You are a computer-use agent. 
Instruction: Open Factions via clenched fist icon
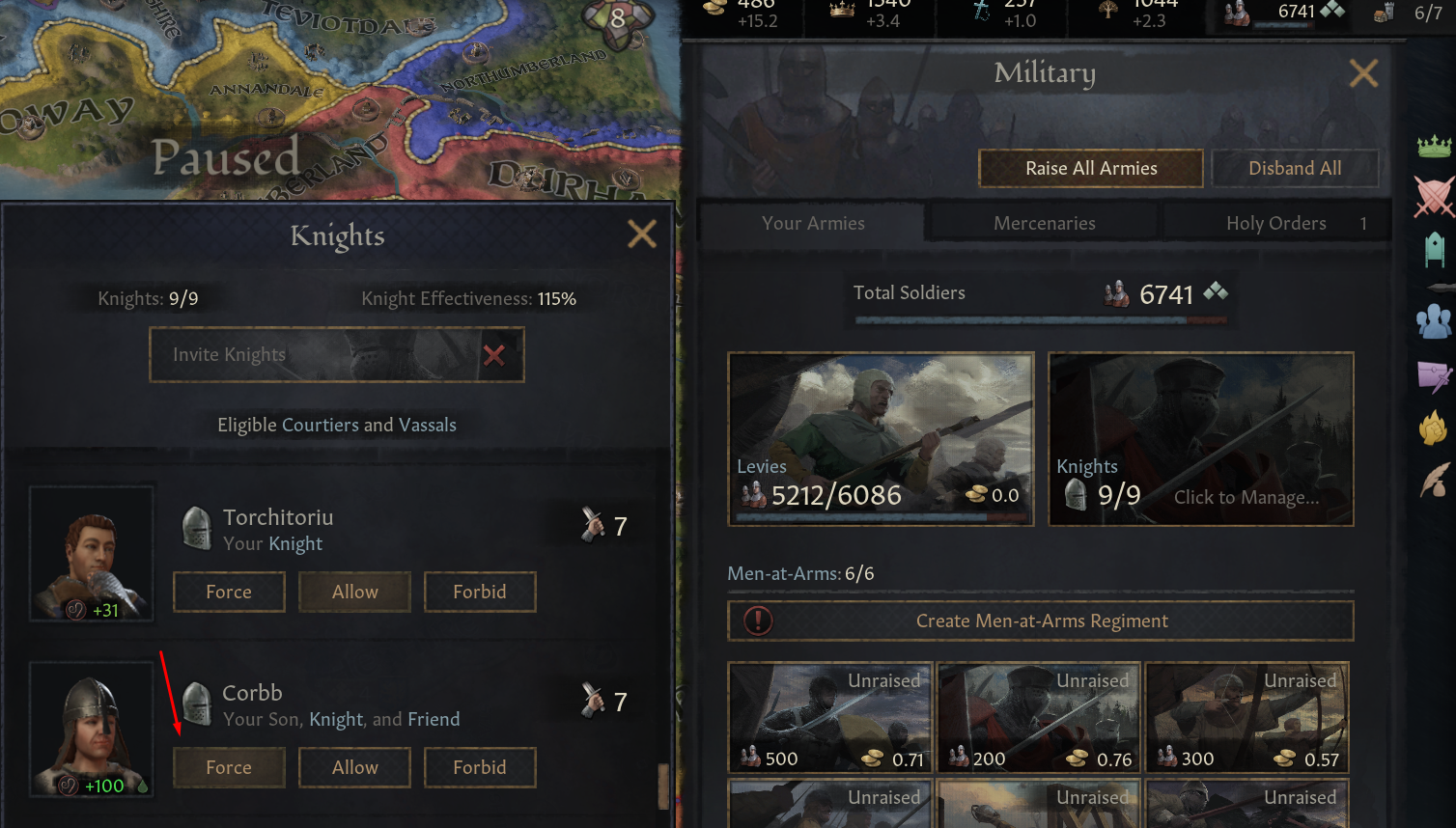(x=1435, y=429)
